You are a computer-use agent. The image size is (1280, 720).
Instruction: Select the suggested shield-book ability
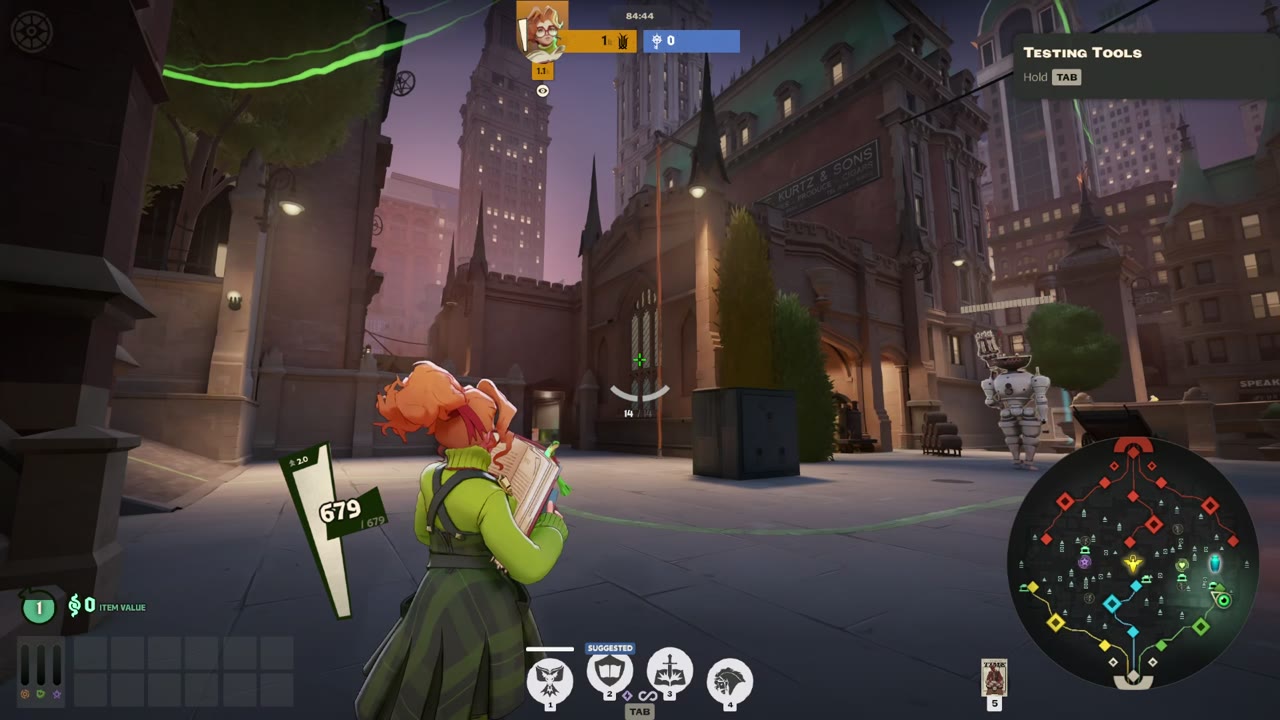[610, 674]
